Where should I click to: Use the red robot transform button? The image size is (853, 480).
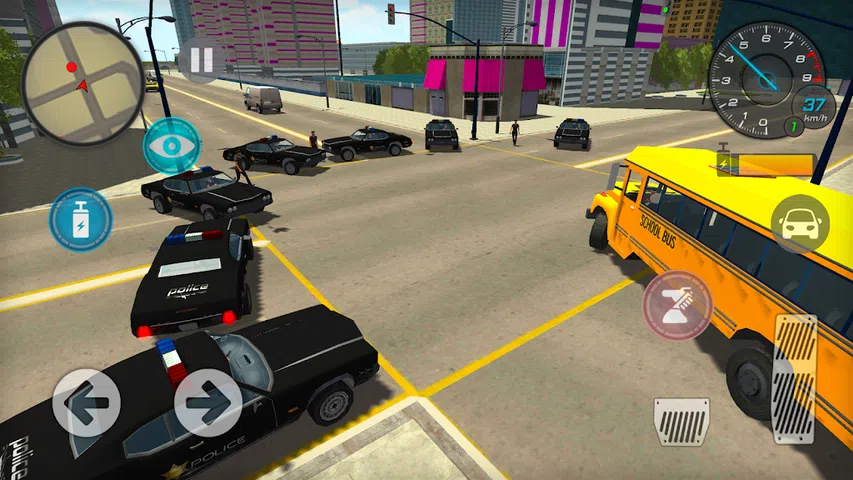click(x=677, y=305)
